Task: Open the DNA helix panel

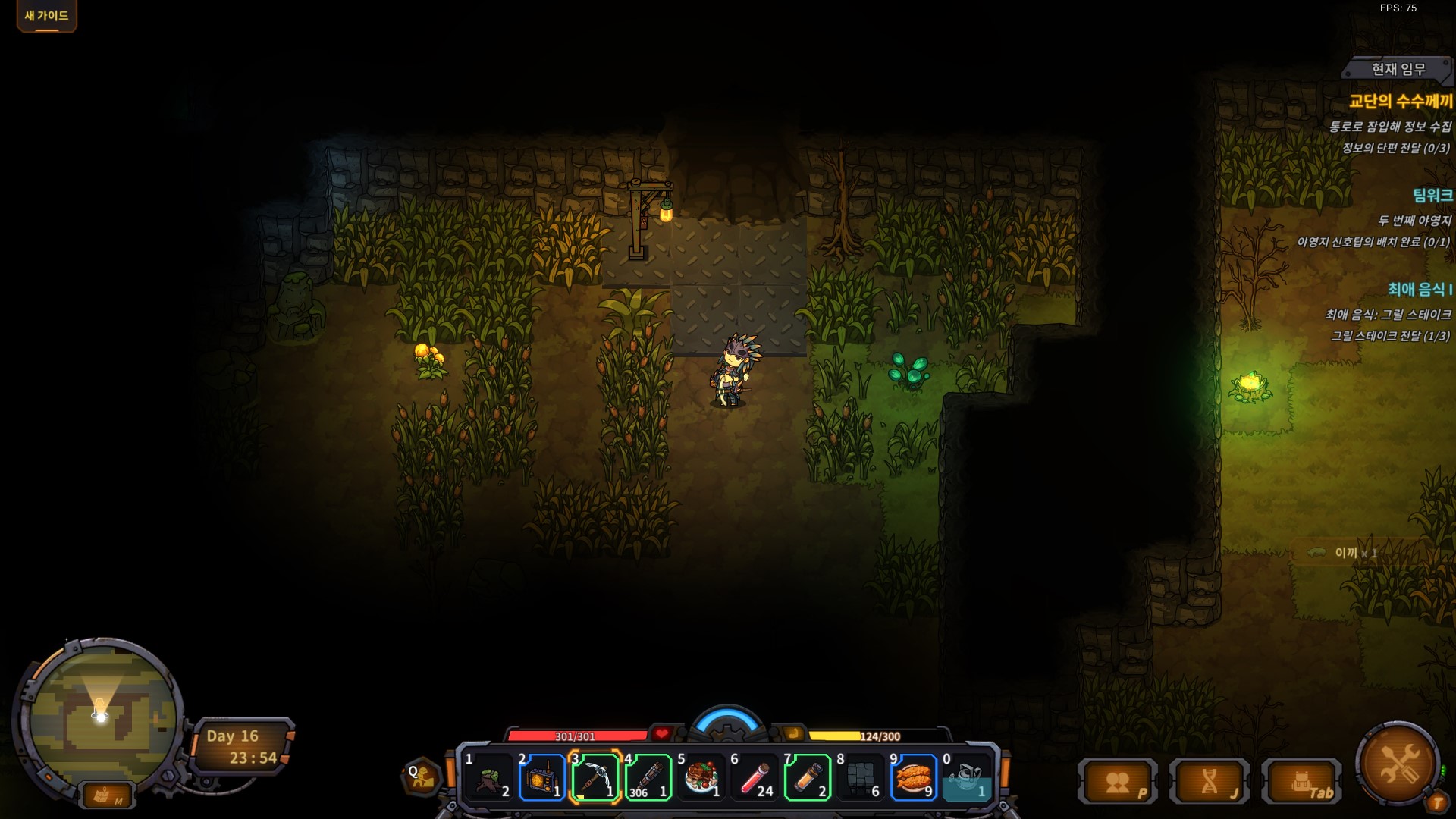Action: 1209,782
